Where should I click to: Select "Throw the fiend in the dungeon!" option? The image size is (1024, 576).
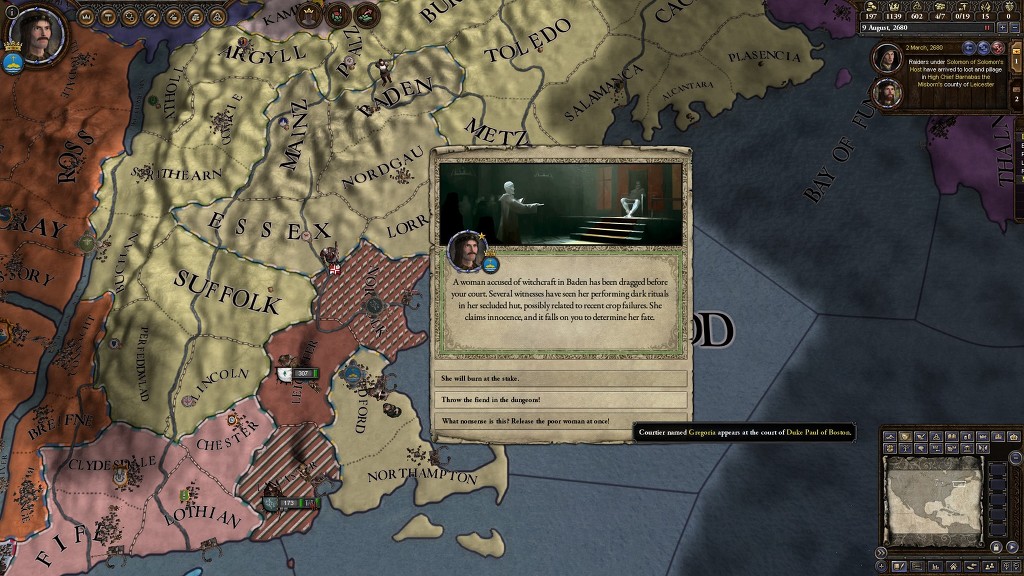point(562,400)
